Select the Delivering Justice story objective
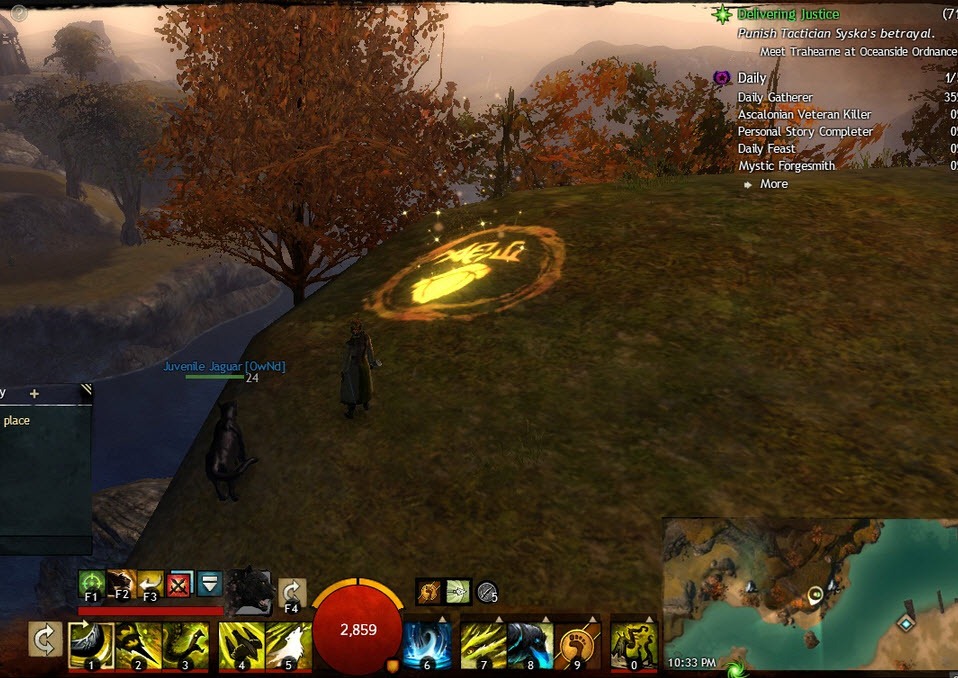Viewport: 958px width, 678px height. (x=788, y=15)
